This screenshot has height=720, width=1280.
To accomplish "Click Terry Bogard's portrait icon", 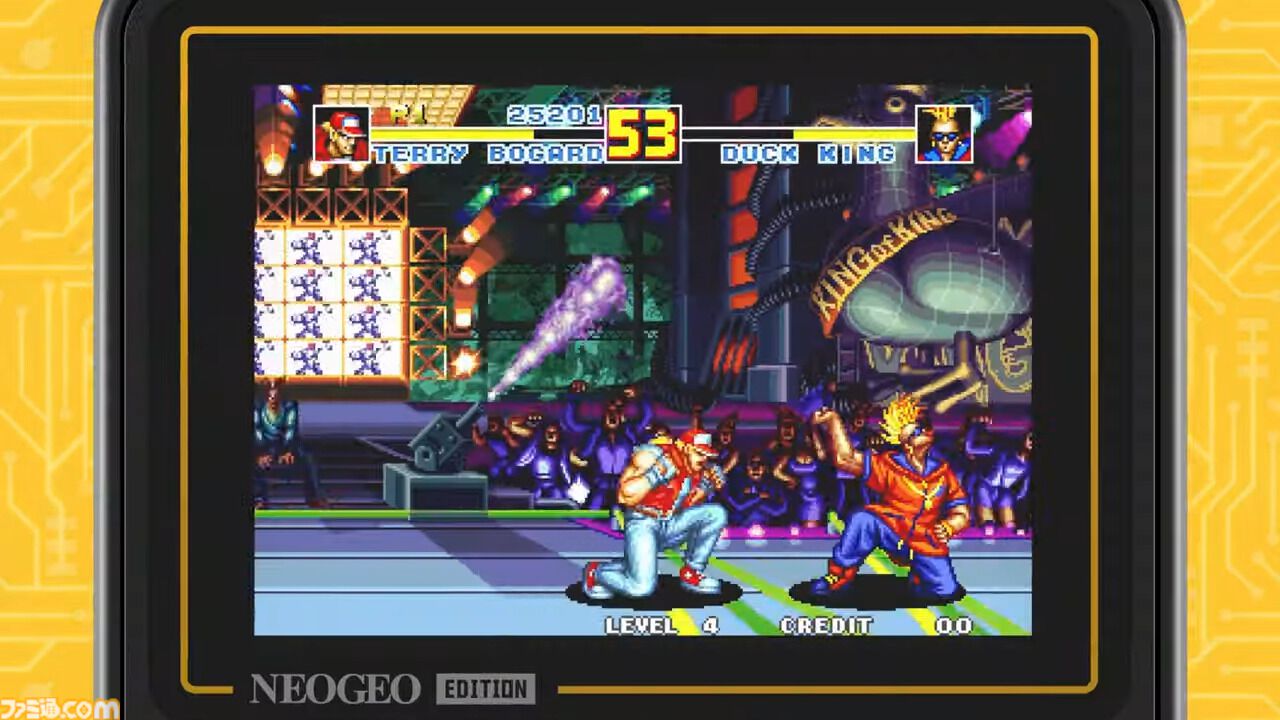I will 342,132.
